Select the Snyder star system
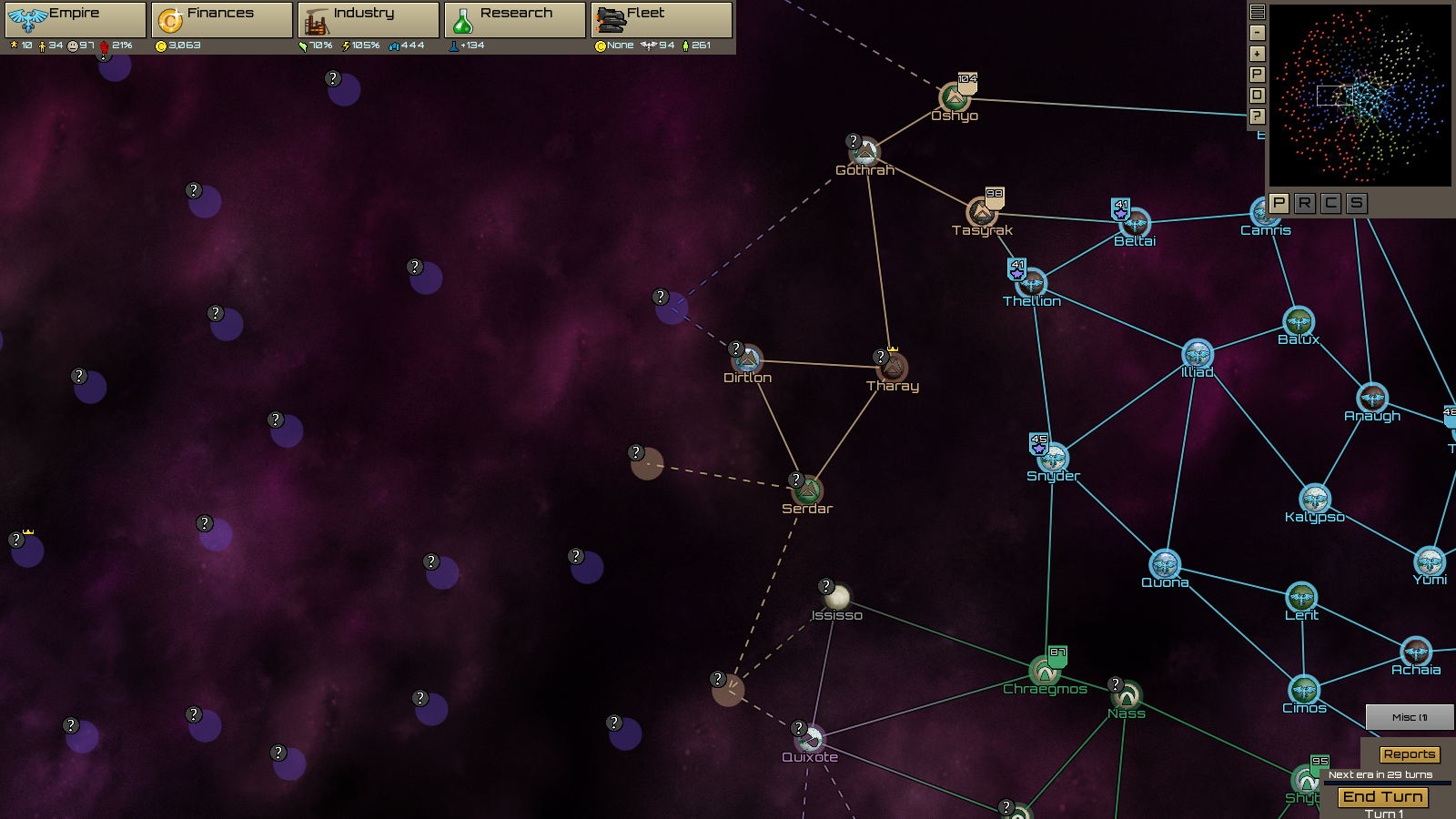This screenshot has width=1456, height=819. (x=1053, y=459)
